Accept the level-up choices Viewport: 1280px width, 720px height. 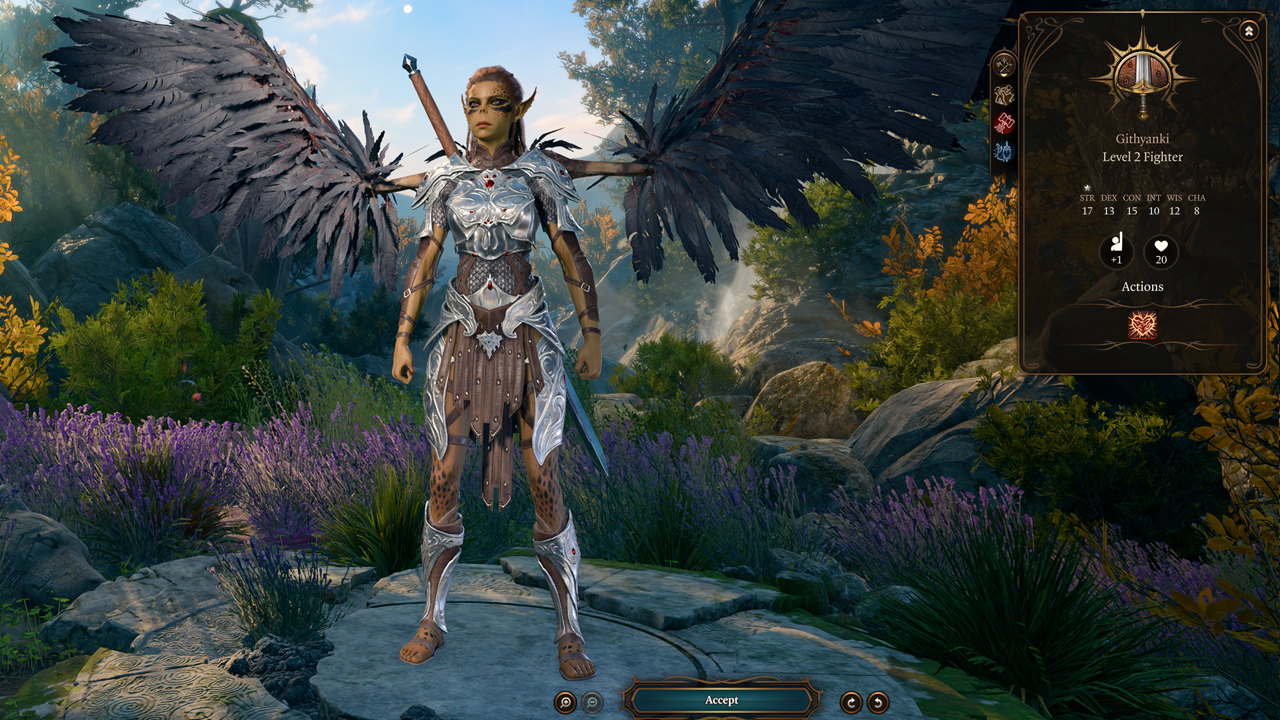click(721, 700)
